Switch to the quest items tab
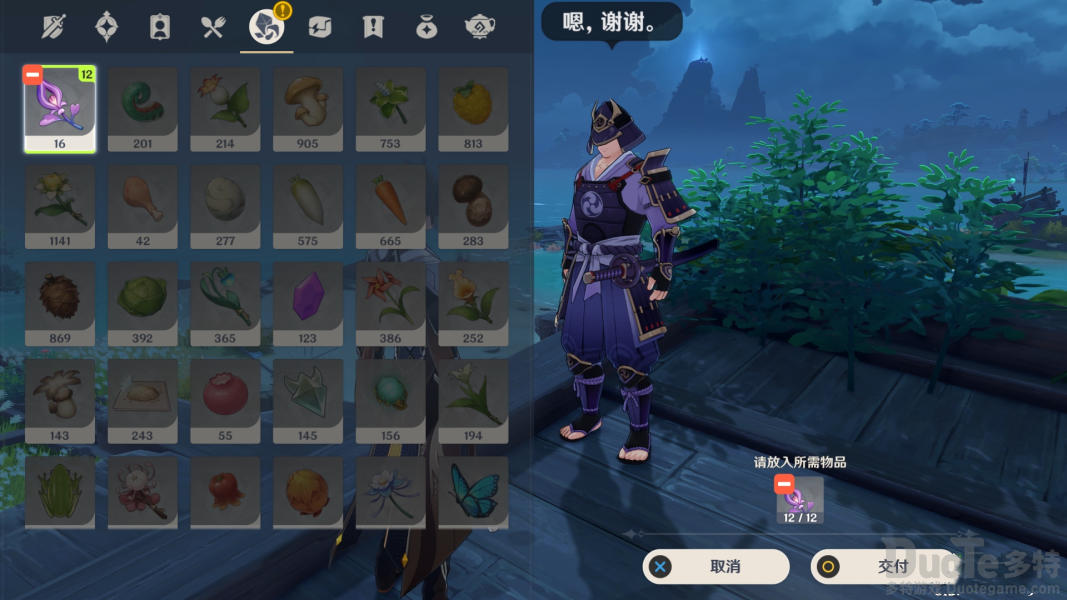The height and width of the screenshot is (600, 1067). [x=373, y=27]
